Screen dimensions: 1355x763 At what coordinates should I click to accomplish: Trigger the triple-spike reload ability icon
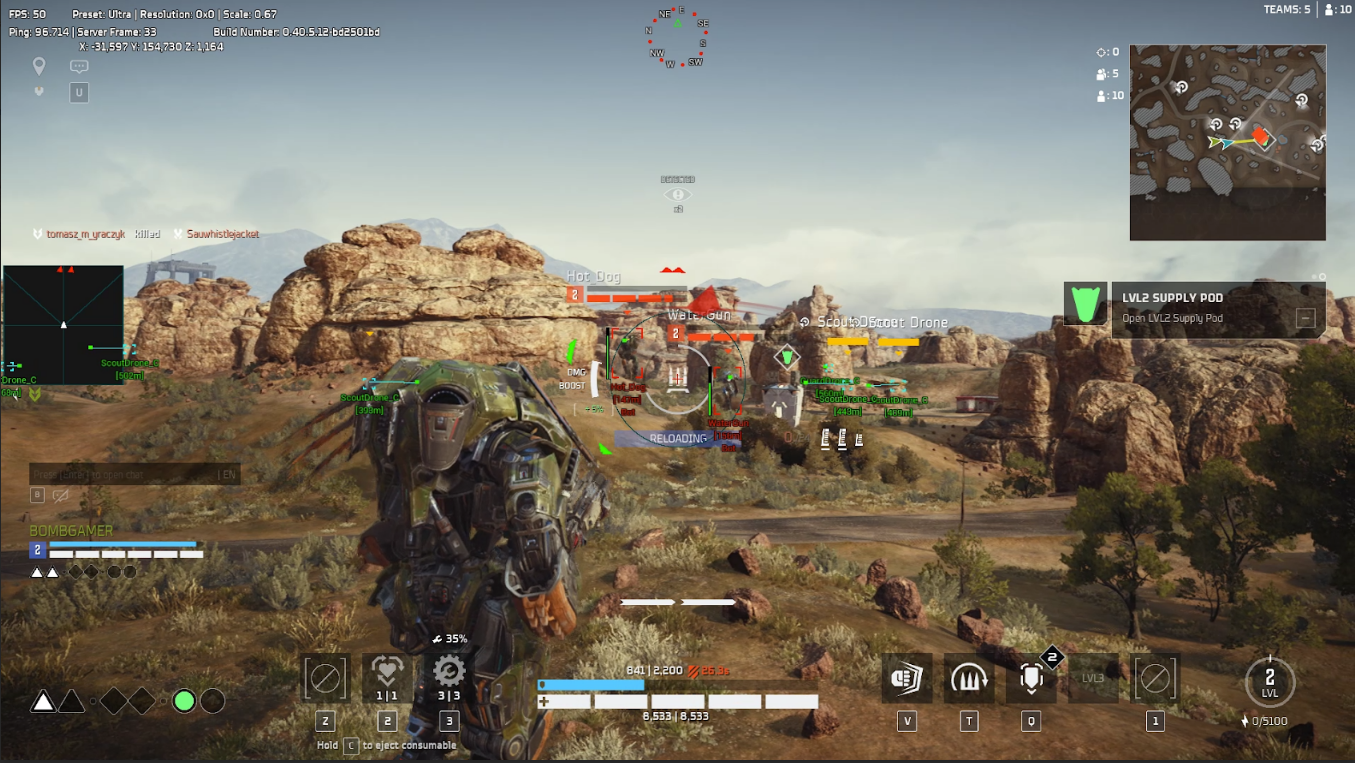968,678
